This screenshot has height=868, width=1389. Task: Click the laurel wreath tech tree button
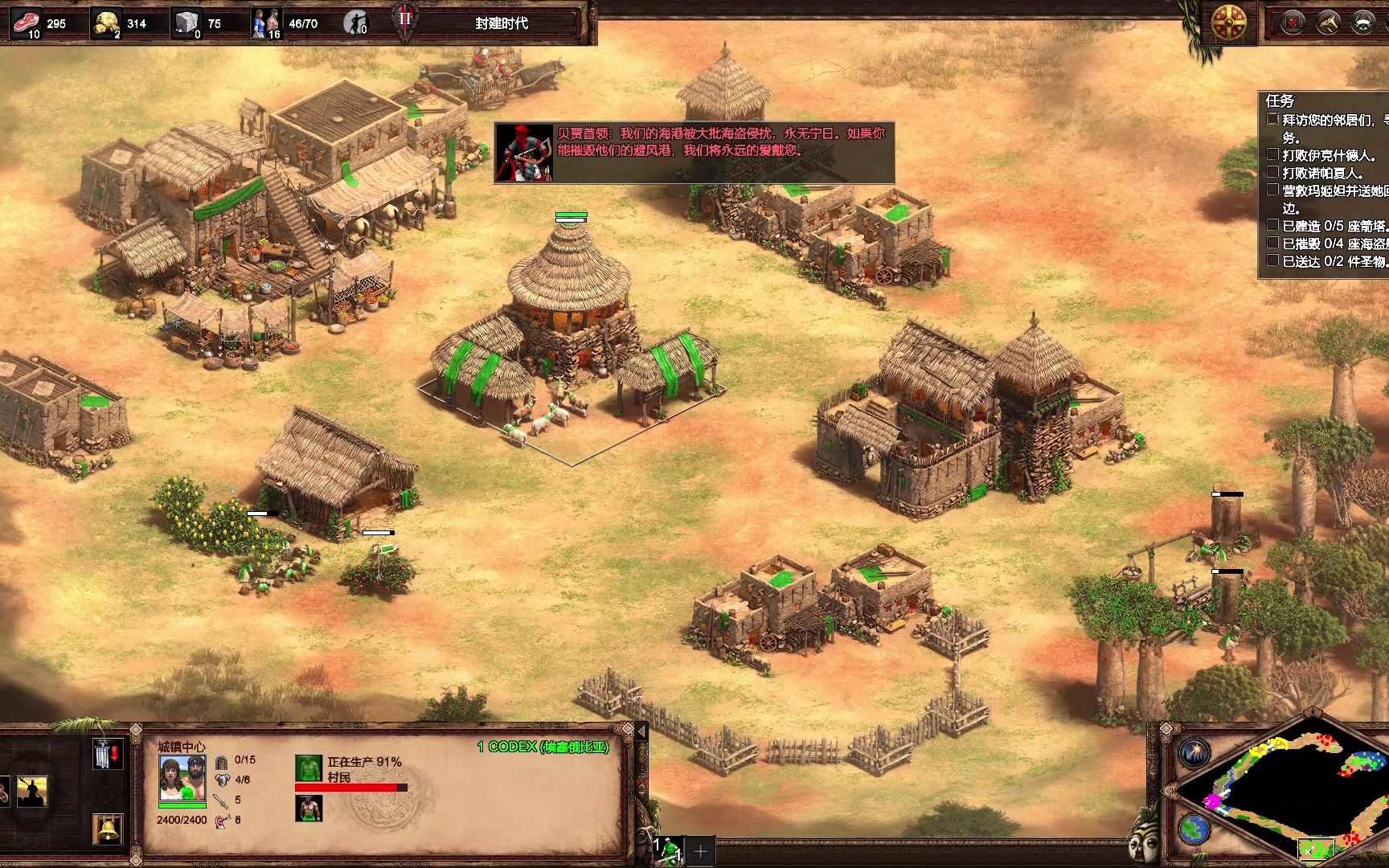(x=1363, y=23)
